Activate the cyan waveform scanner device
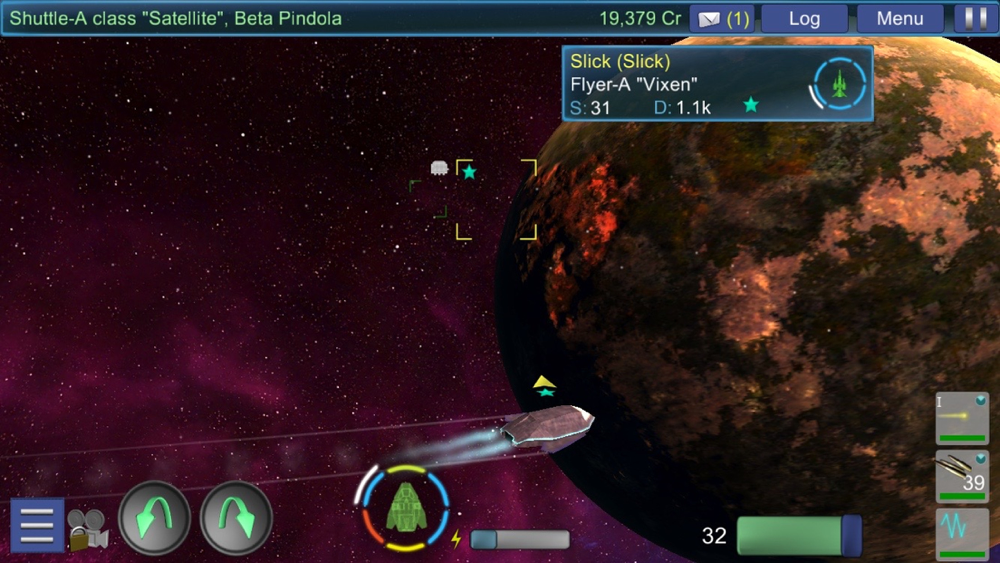This screenshot has height=563, width=1000. pyautogui.click(x=962, y=533)
